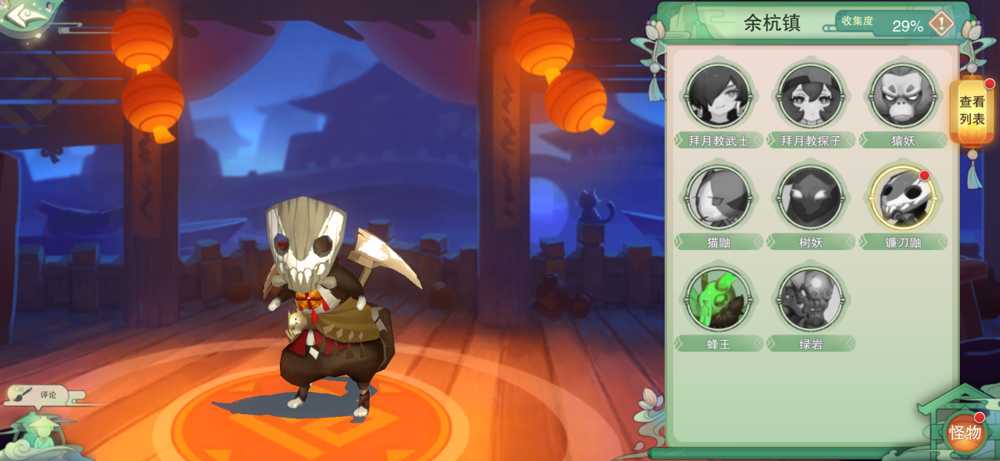Select the 猿妖 ape monster portrait
The image size is (1000, 461).
click(x=902, y=96)
